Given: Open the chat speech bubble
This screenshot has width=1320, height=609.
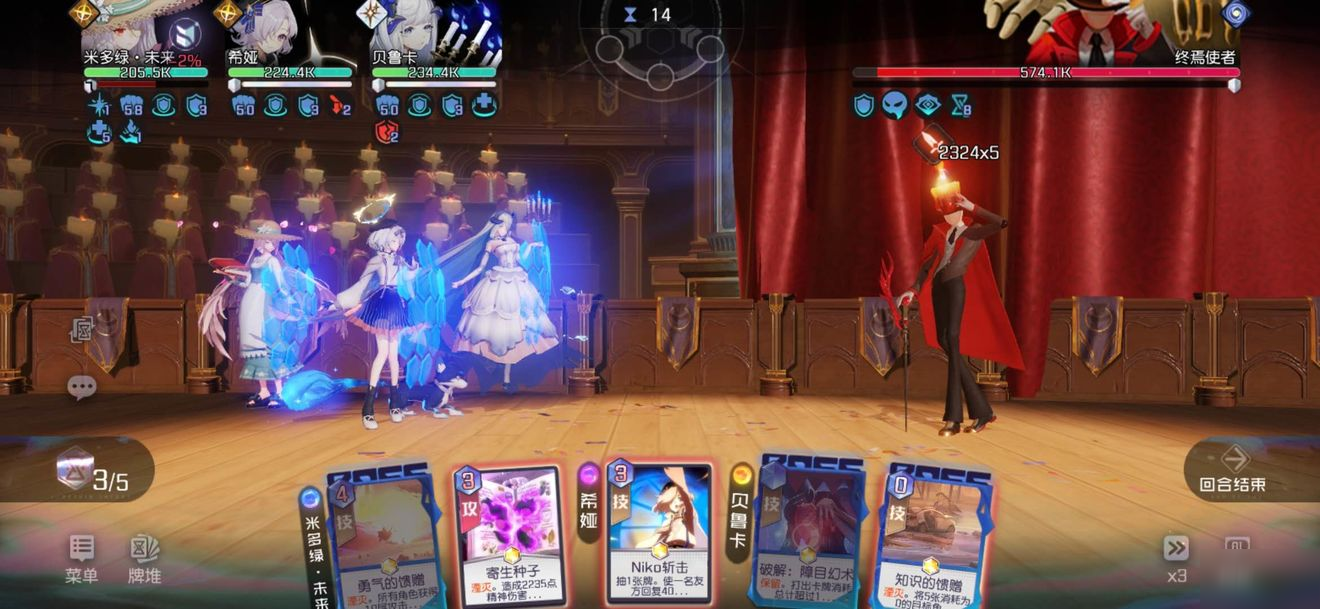Looking at the screenshot, I should pyautogui.click(x=81, y=388).
